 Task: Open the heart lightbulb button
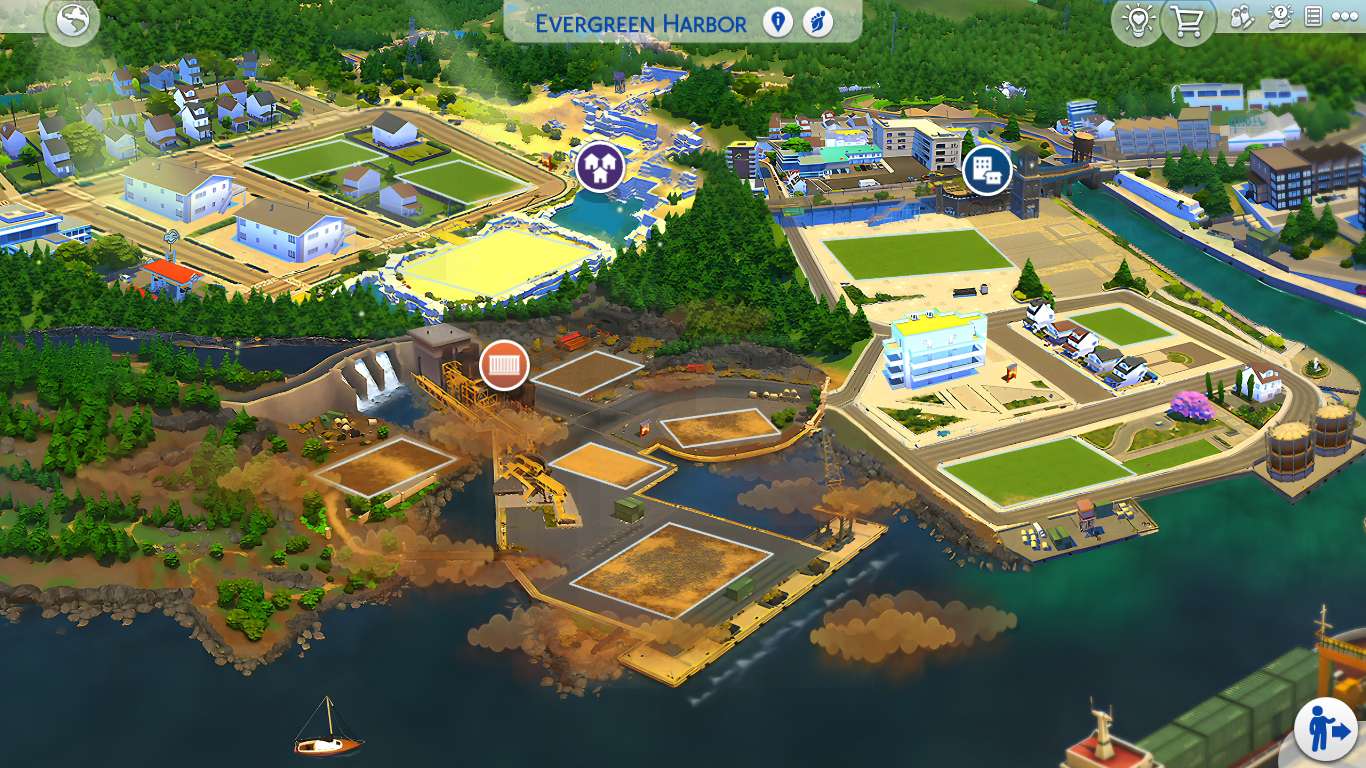[x=1138, y=21]
